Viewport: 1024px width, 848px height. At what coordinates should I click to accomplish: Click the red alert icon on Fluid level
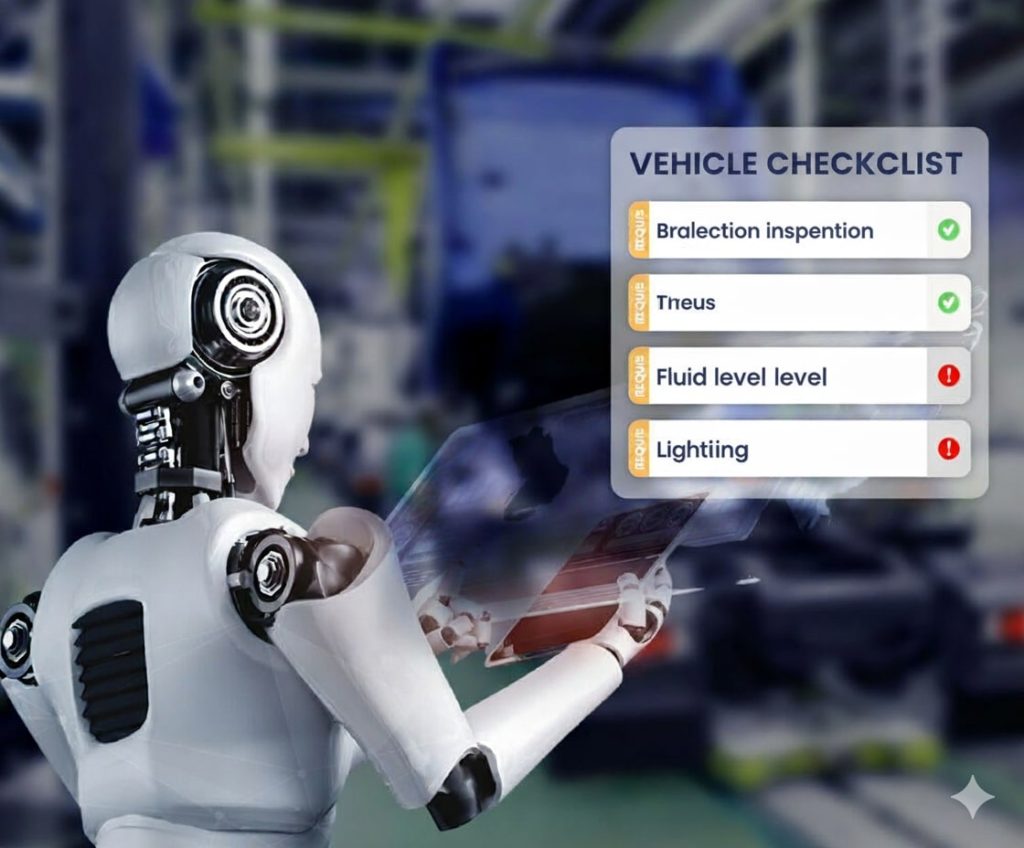[949, 376]
